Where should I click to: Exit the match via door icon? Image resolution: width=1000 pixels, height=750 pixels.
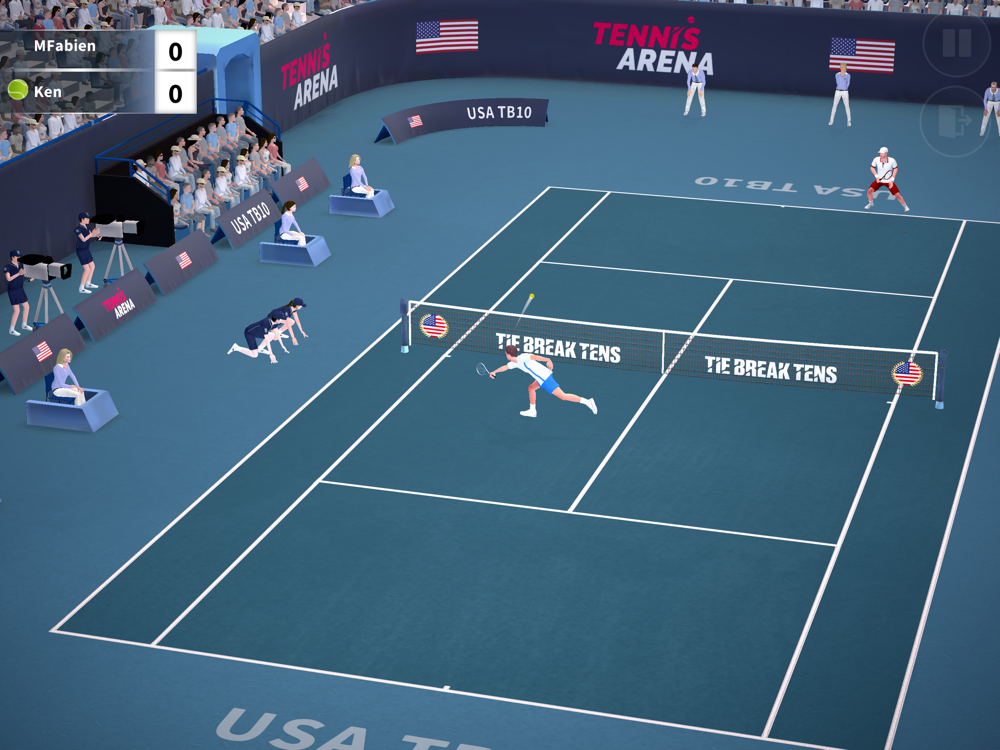coord(955,121)
